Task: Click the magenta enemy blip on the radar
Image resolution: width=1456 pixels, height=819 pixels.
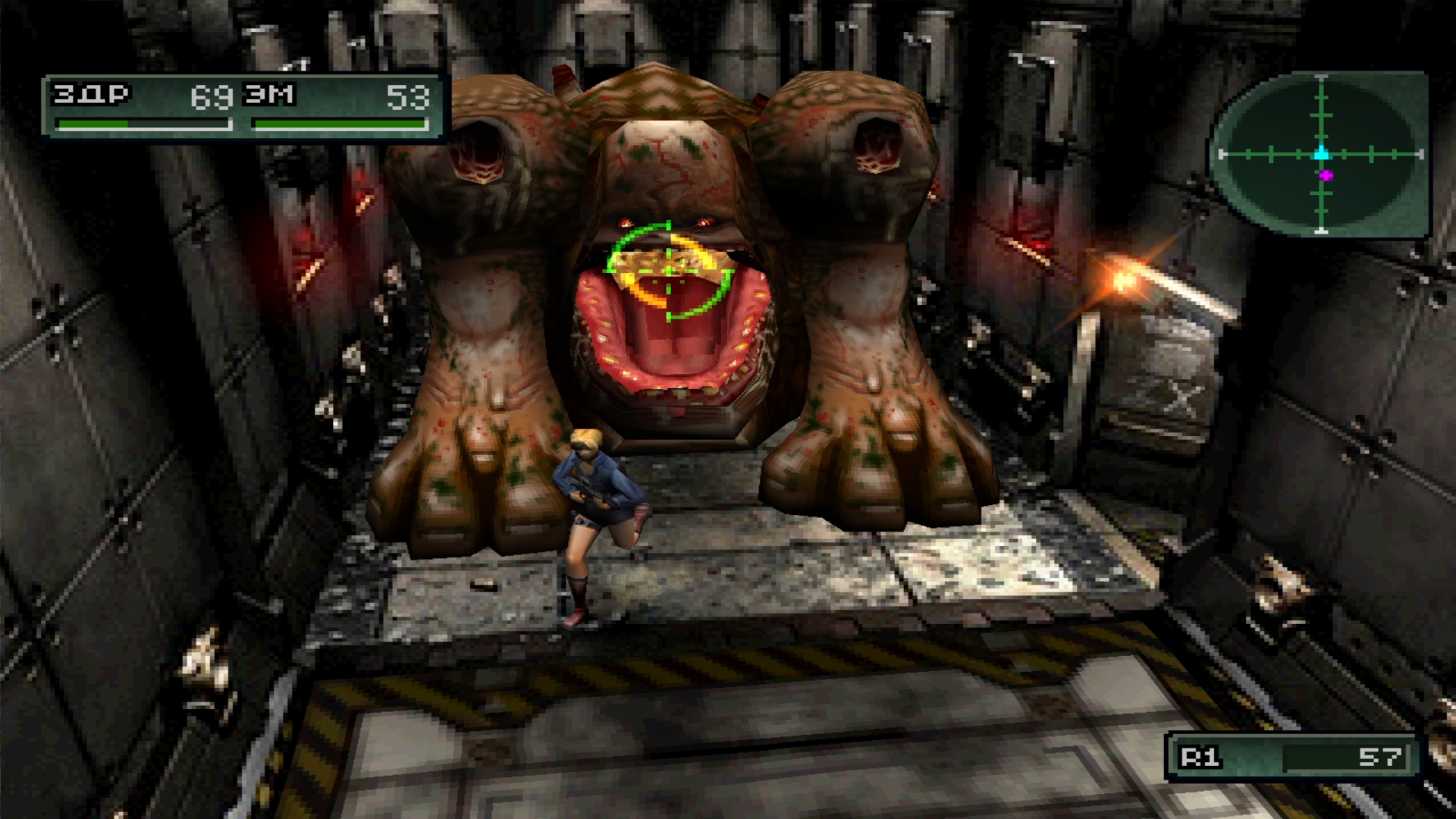Action: tap(1326, 176)
